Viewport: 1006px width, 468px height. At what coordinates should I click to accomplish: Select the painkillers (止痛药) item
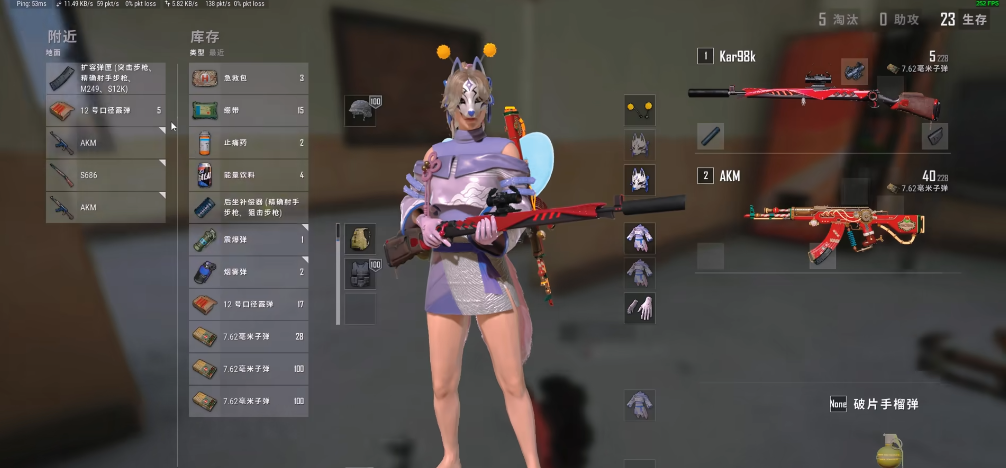(x=248, y=142)
